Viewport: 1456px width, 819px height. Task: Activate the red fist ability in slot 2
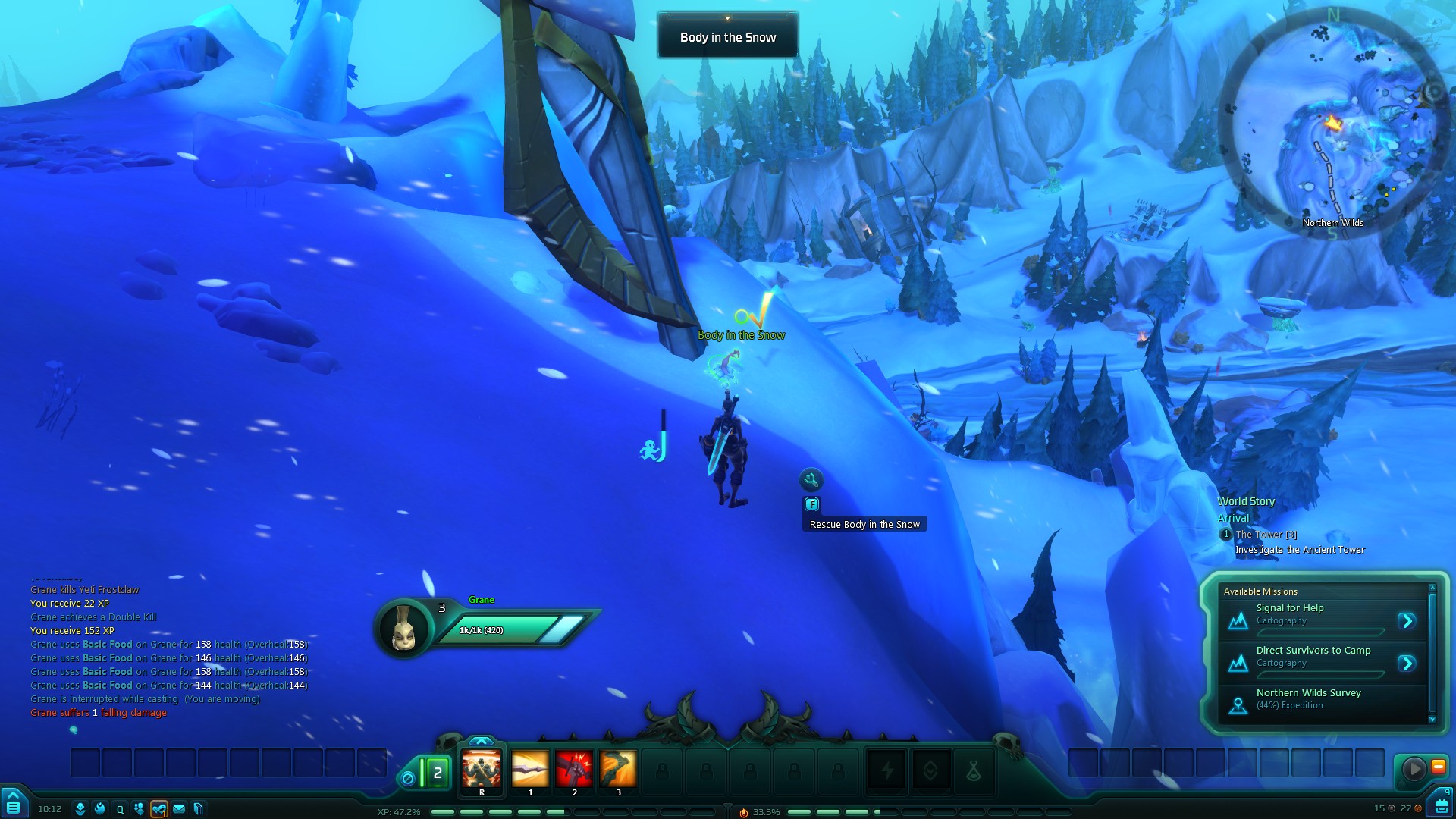click(x=574, y=769)
